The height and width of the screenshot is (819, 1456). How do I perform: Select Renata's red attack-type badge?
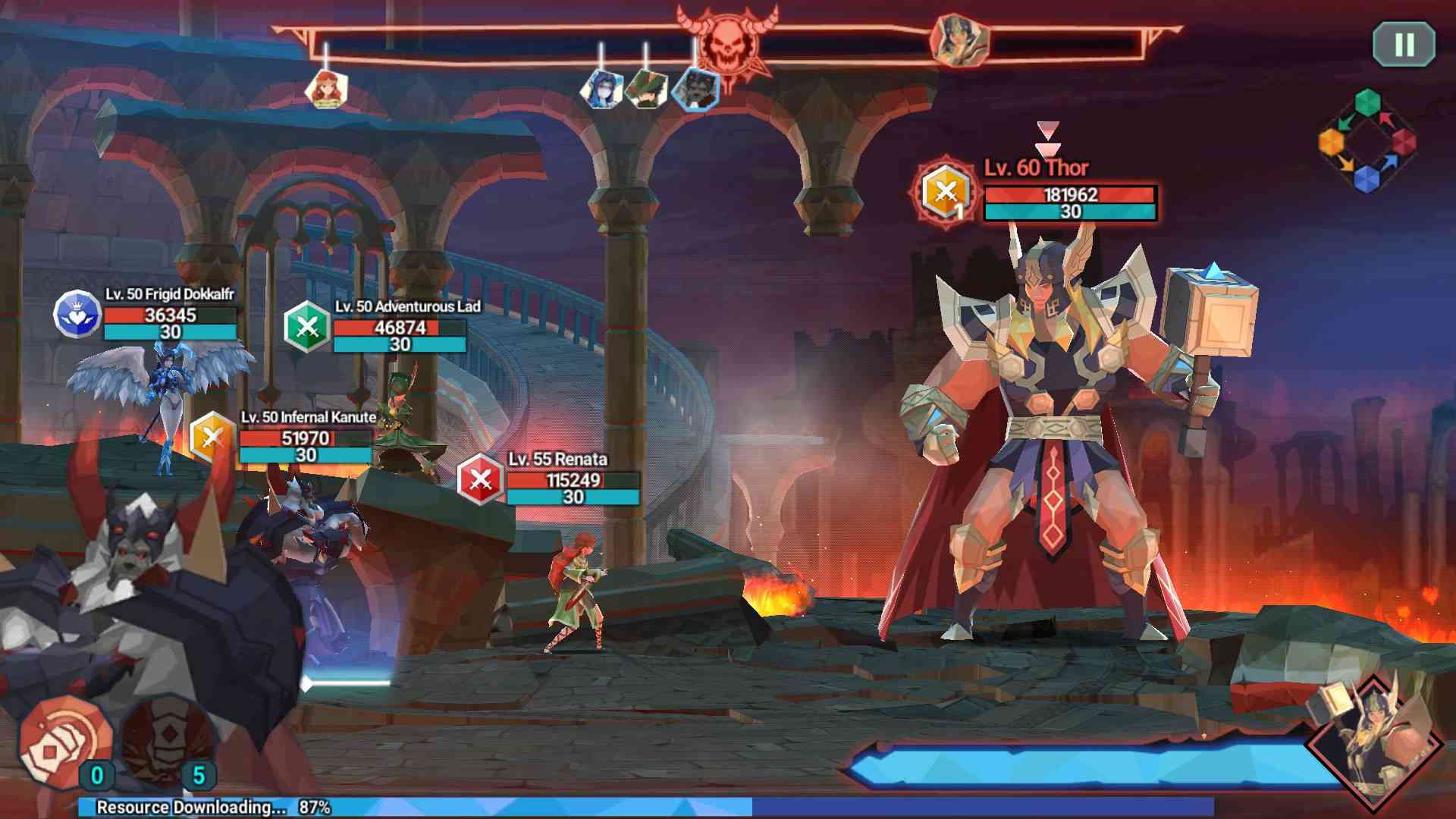pyautogui.click(x=481, y=479)
